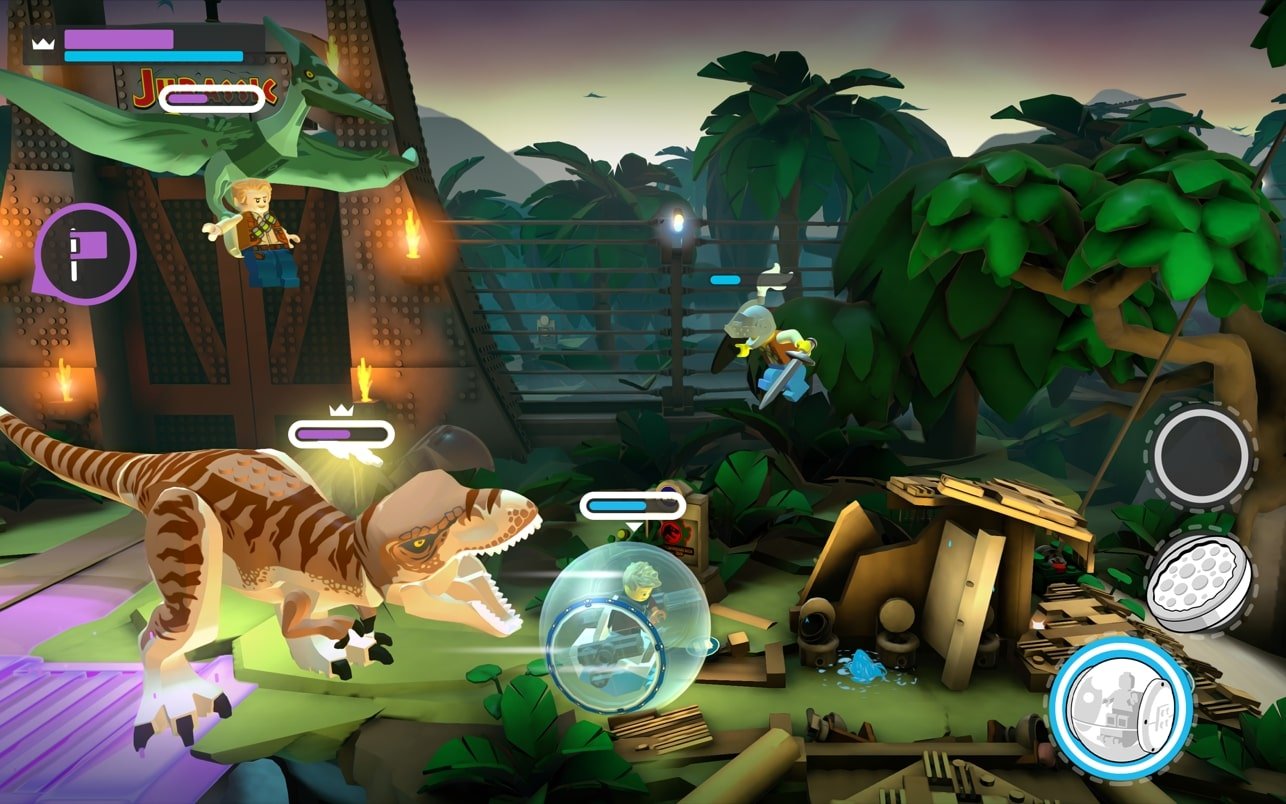This screenshot has width=1286, height=804.
Task: Tap the round studded LEGO plate button
Action: tap(1199, 582)
